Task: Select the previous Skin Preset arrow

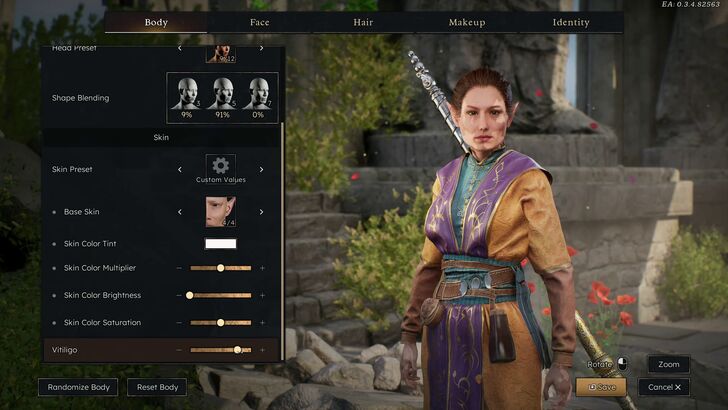Action: pos(180,169)
